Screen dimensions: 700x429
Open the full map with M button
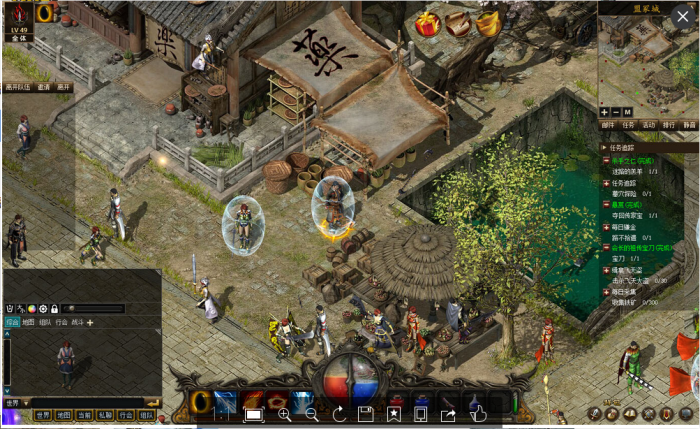click(628, 111)
